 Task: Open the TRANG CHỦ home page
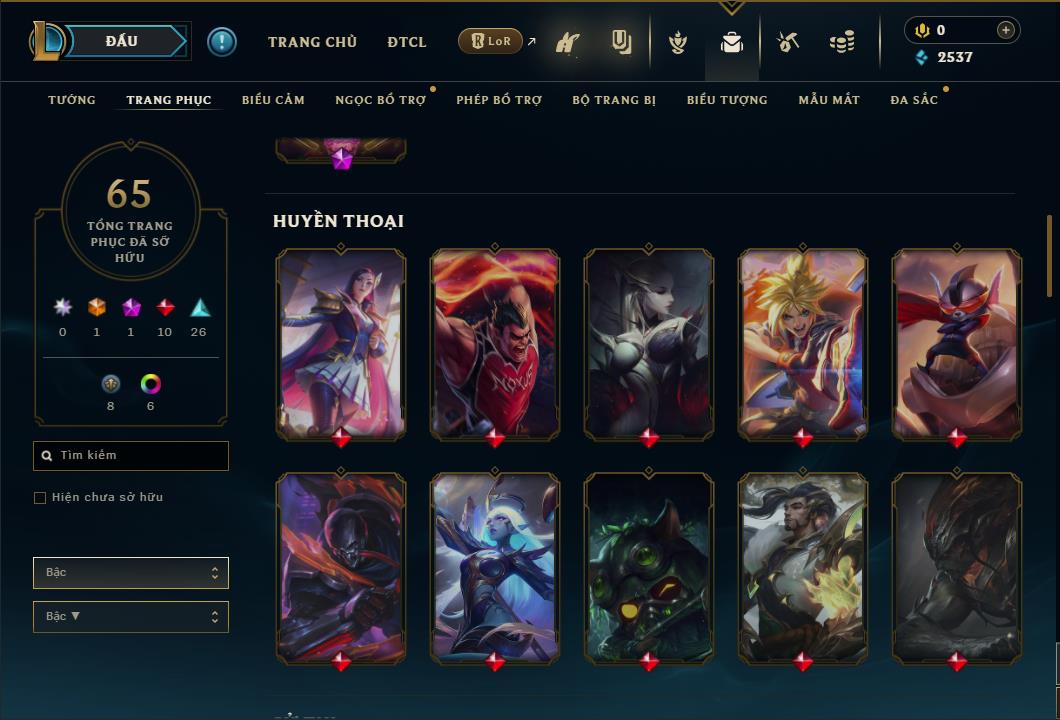[312, 42]
